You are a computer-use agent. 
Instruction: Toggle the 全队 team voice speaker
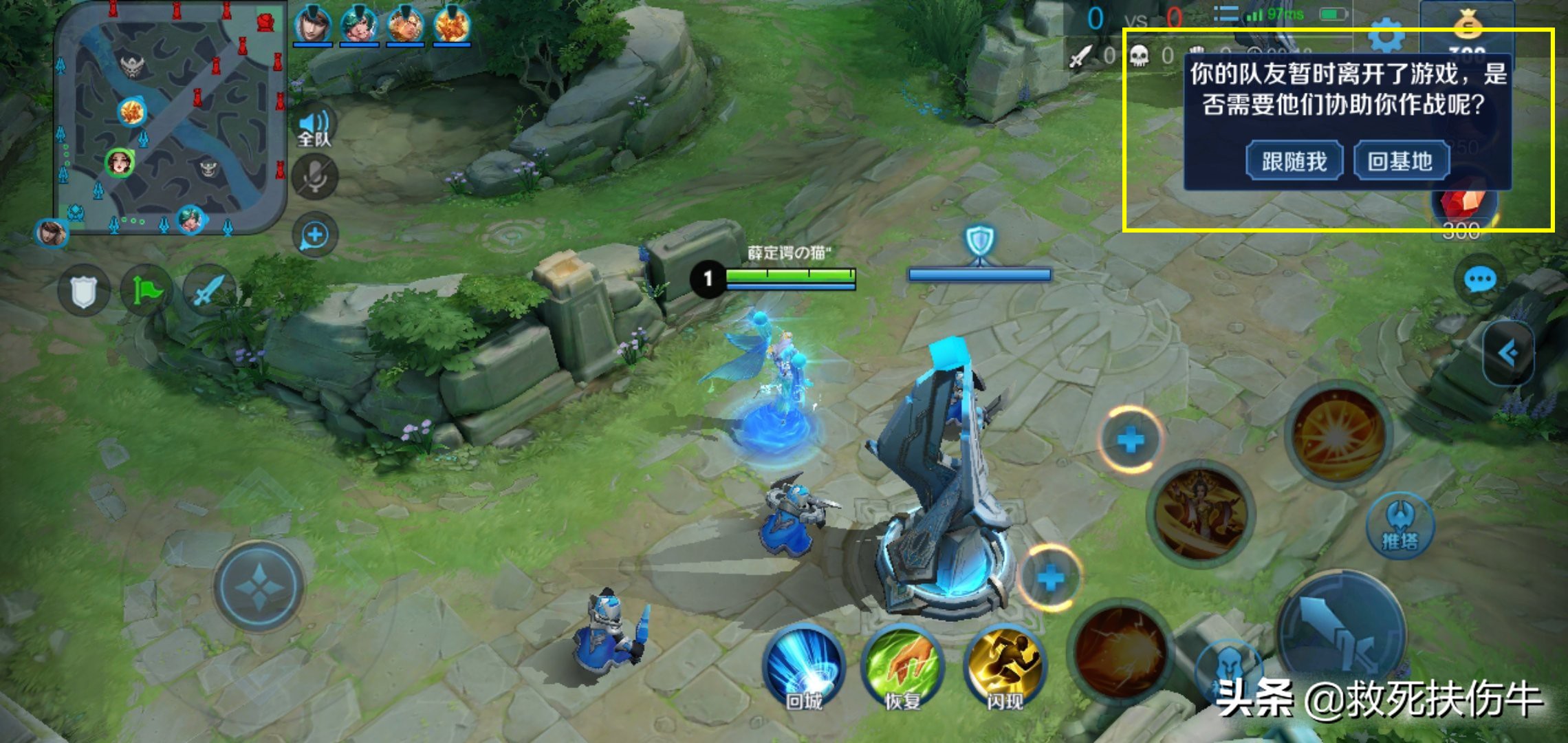(314, 128)
